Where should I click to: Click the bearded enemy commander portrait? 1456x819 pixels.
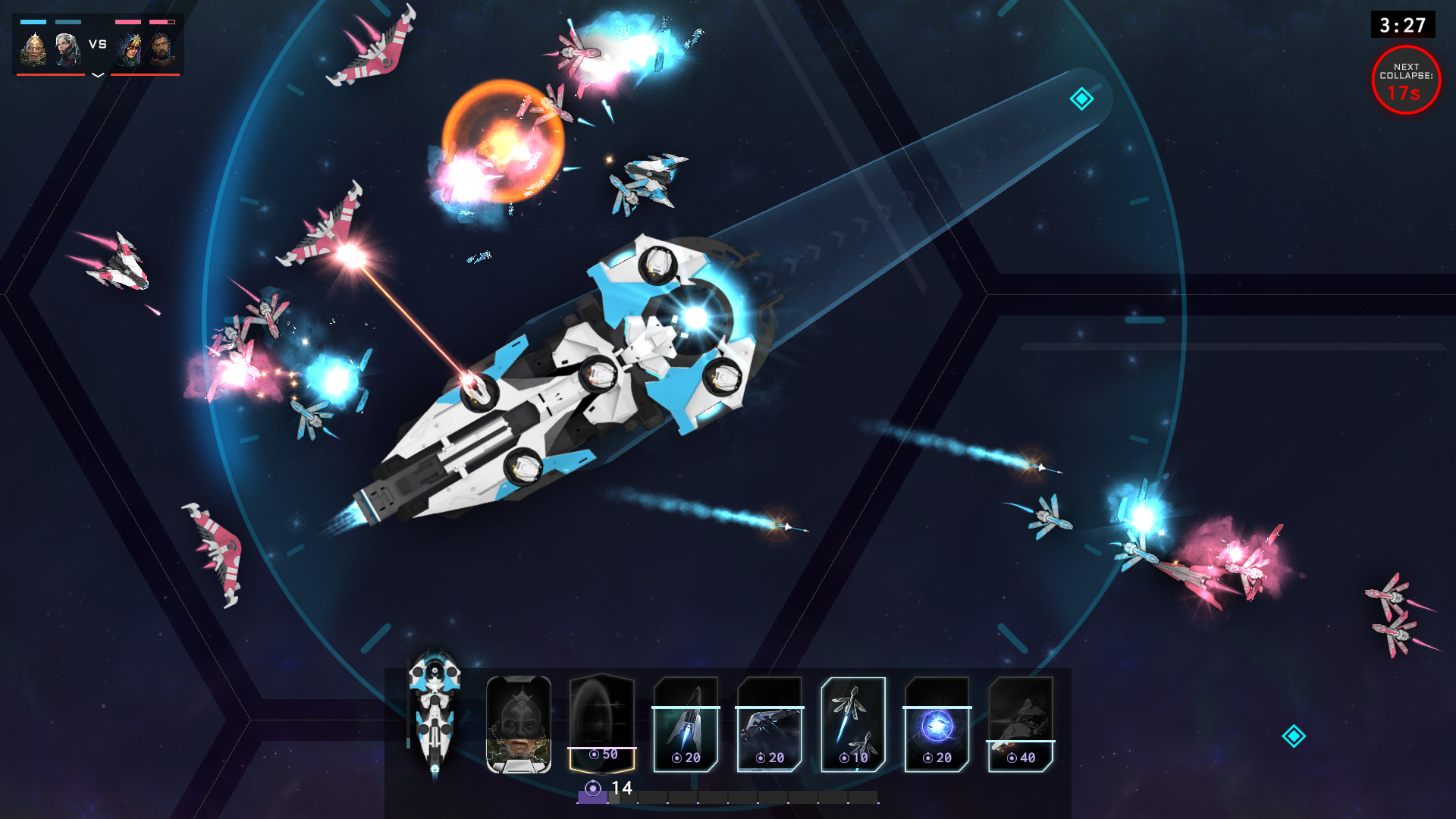(x=163, y=48)
